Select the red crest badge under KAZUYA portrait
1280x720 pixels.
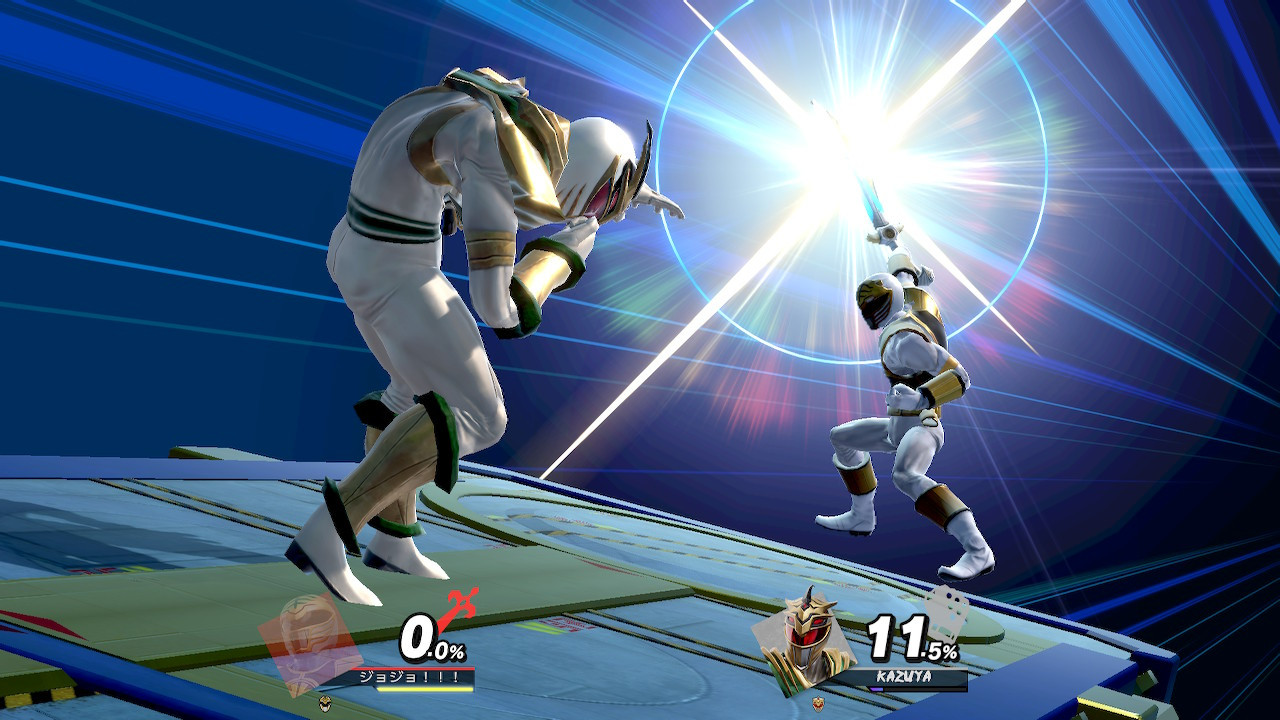point(818,702)
